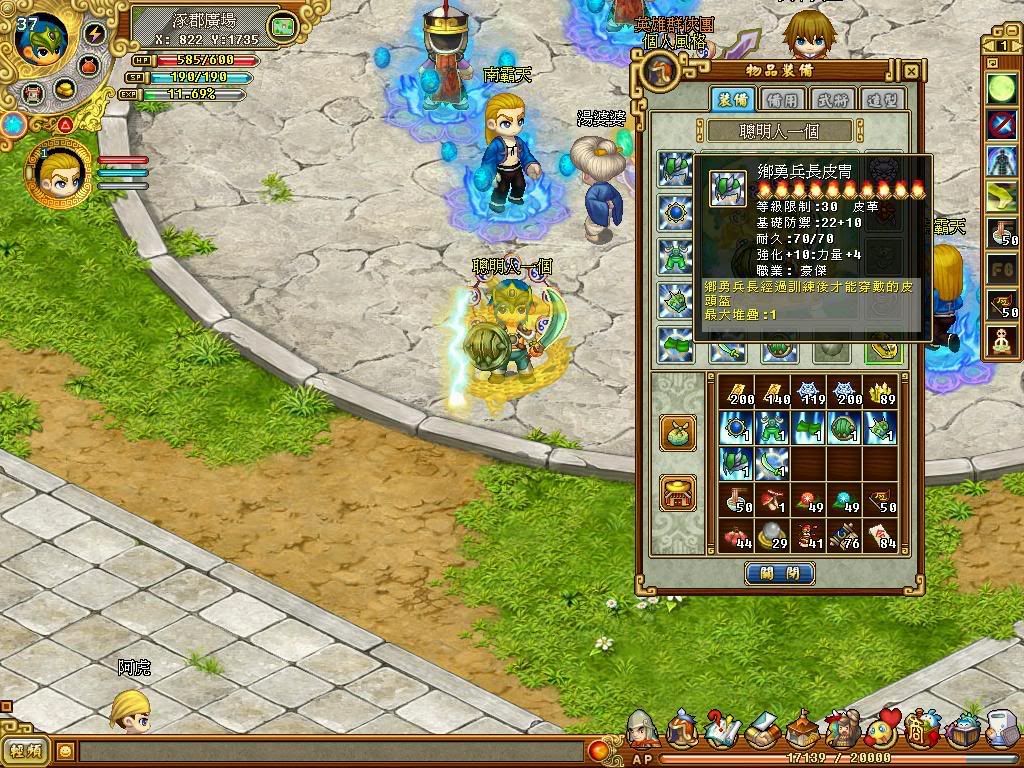Open the shop stall button beside the inventory grid
Viewport: 1024px width, 768px height.
(x=678, y=493)
